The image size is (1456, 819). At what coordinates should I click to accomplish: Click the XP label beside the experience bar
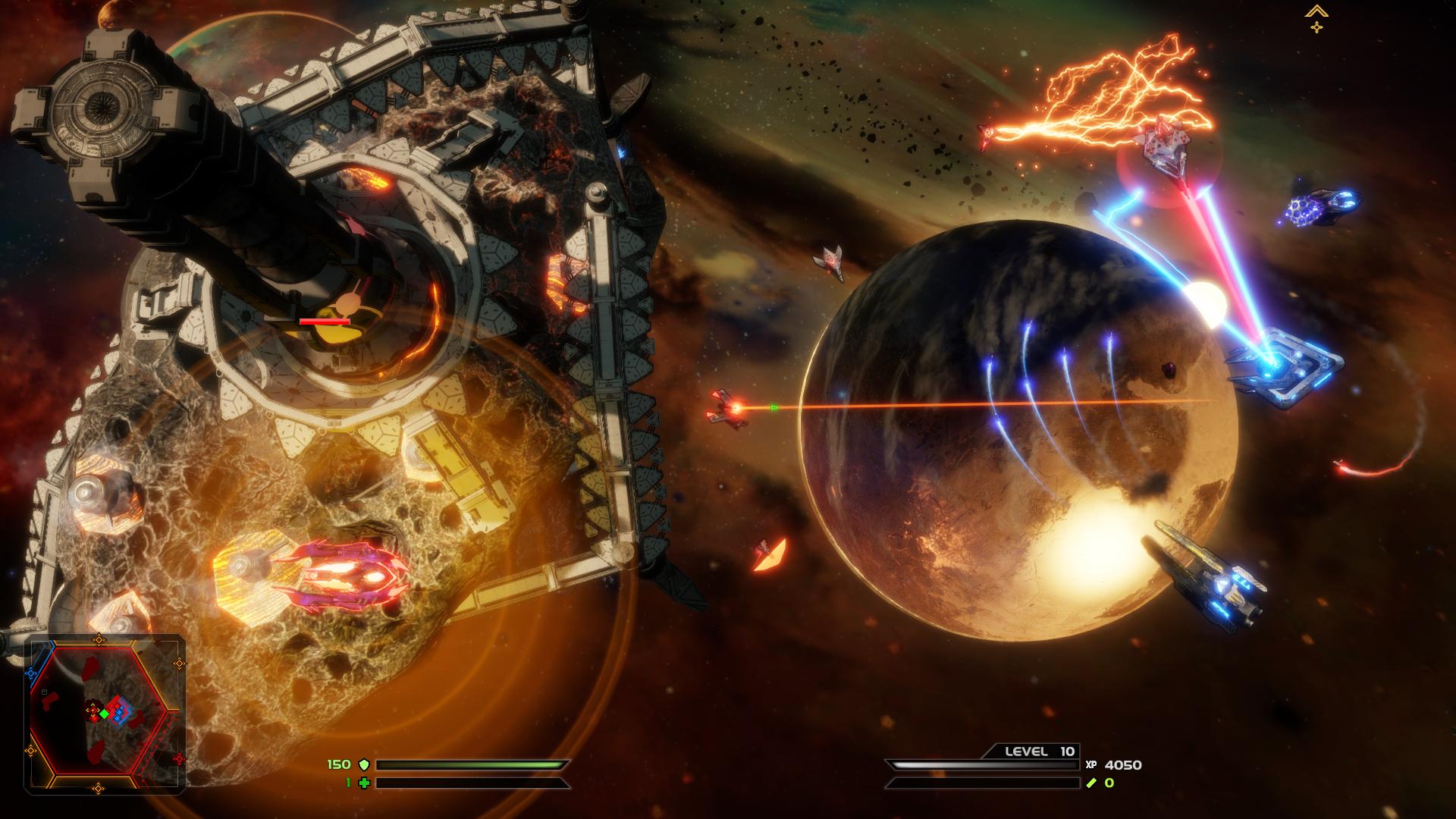(x=1092, y=764)
